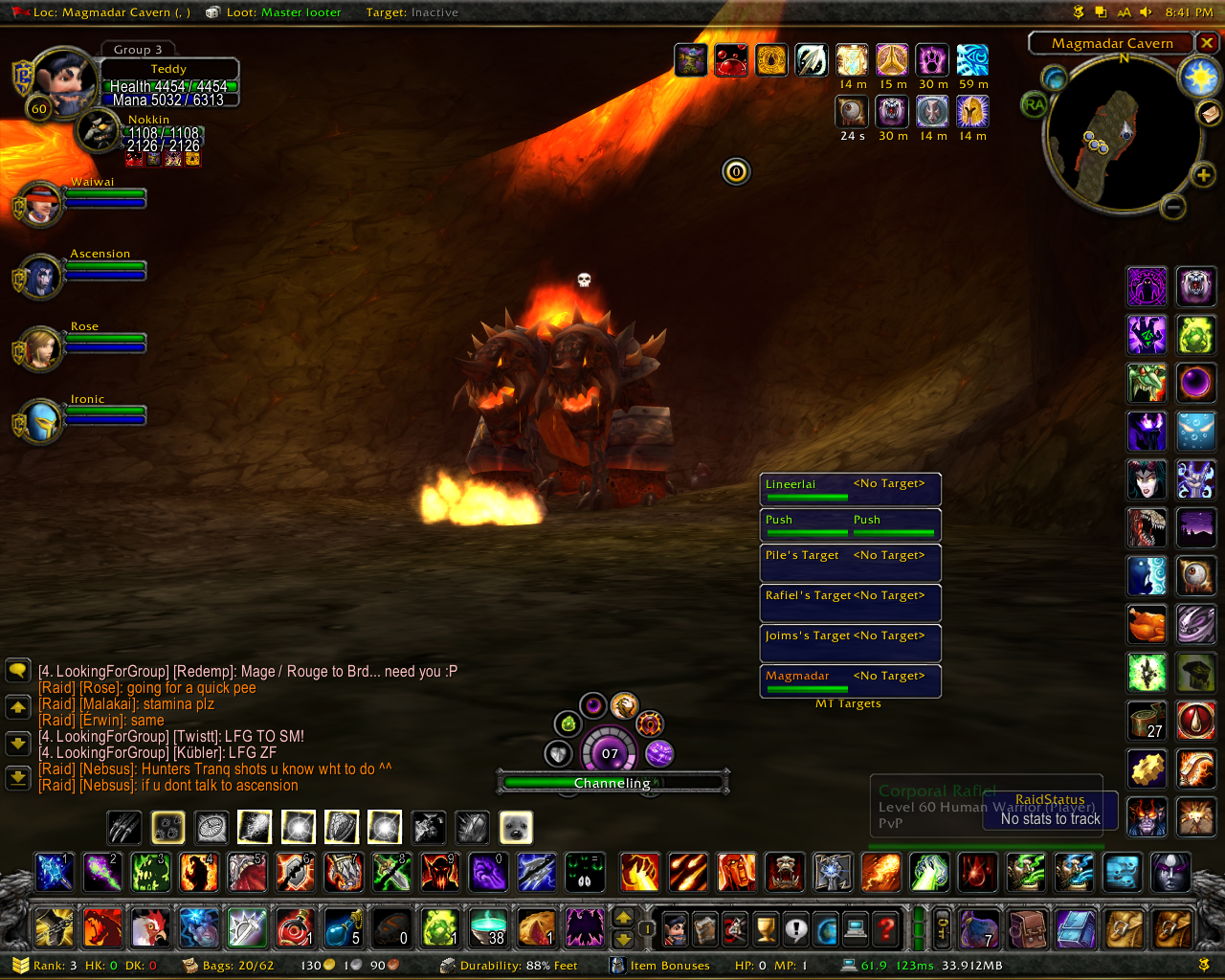Open the red question mark help button

[886, 927]
